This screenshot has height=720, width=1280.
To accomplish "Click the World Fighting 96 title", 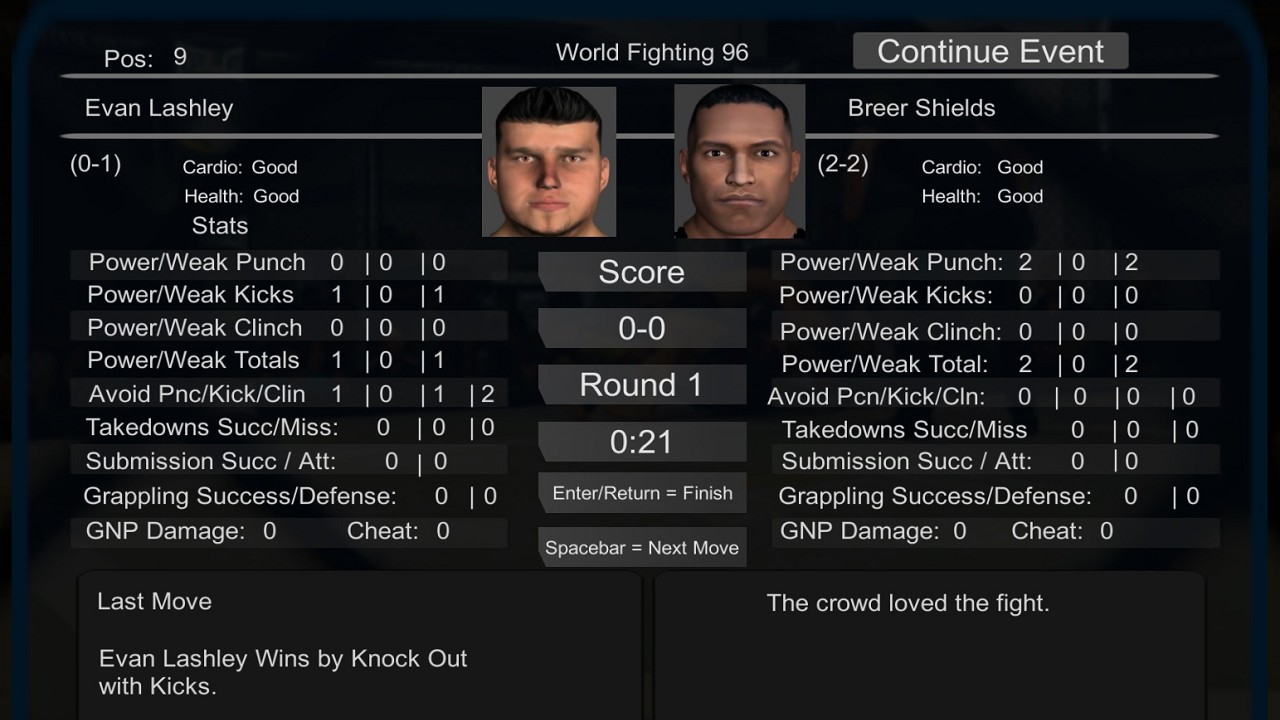I will pos(652,52).
